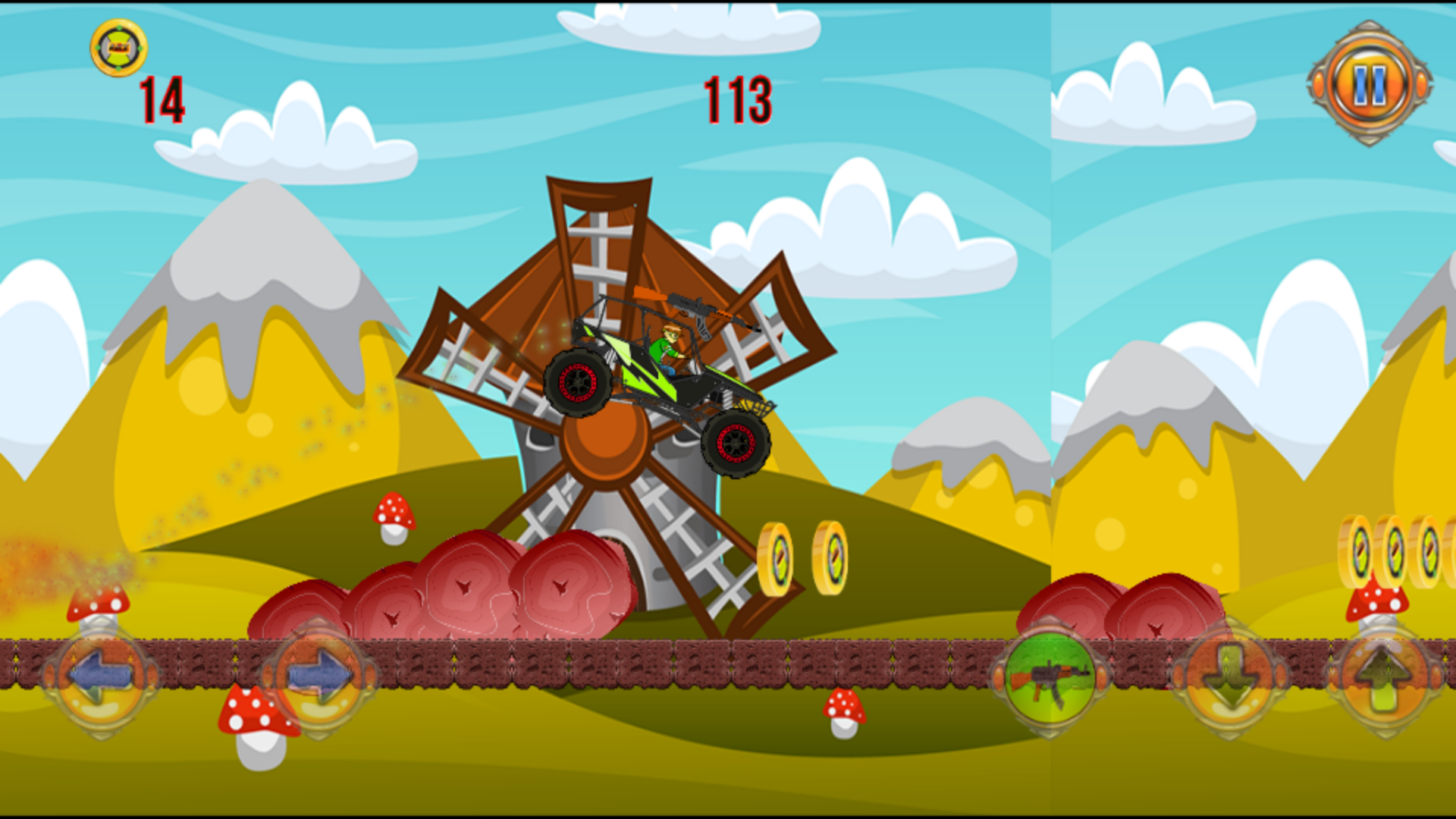Pause the game with the orange button
1456x819 pixels.
pos(1370,83)
